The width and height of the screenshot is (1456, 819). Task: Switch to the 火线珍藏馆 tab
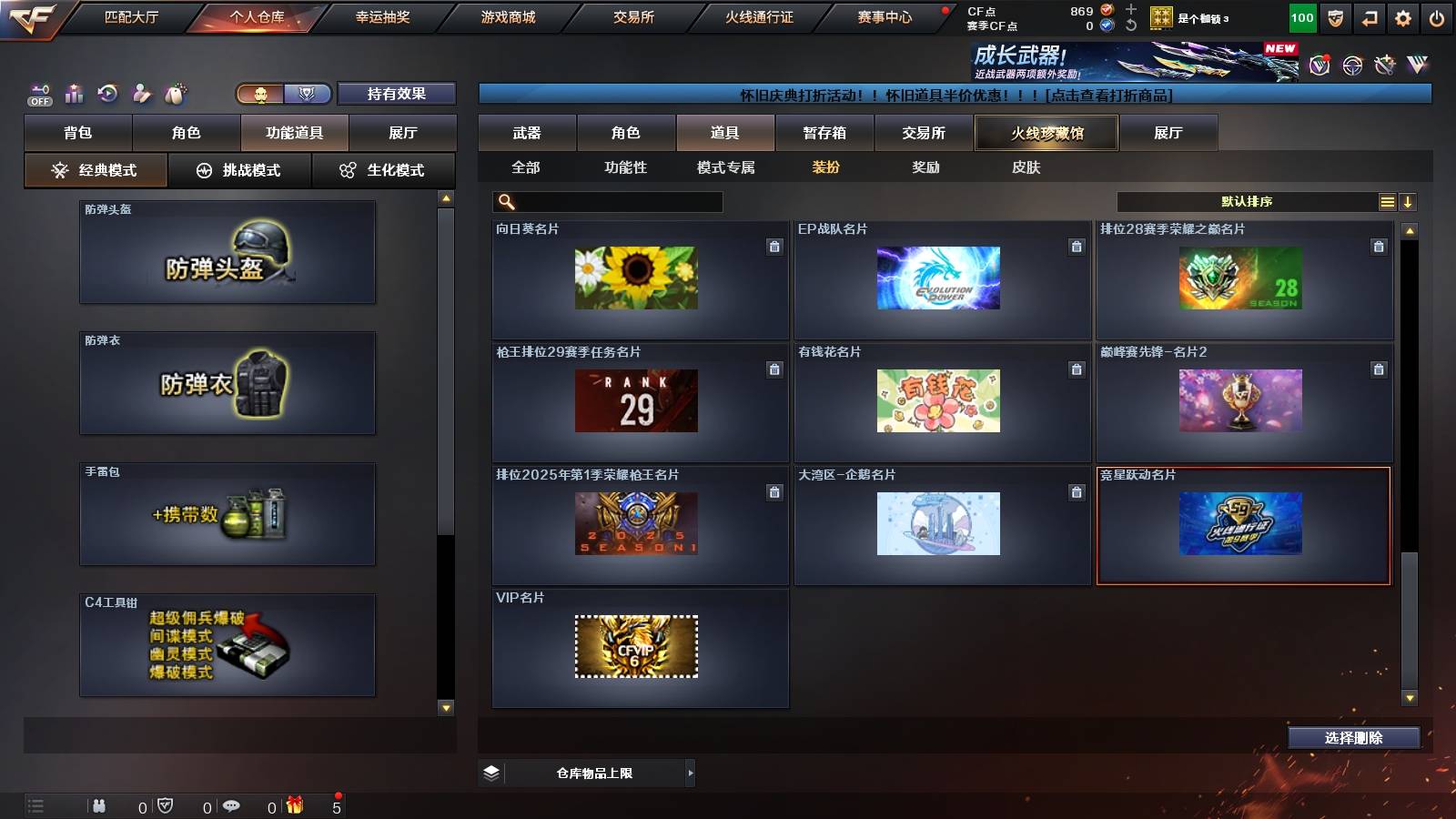point(1045,133)
